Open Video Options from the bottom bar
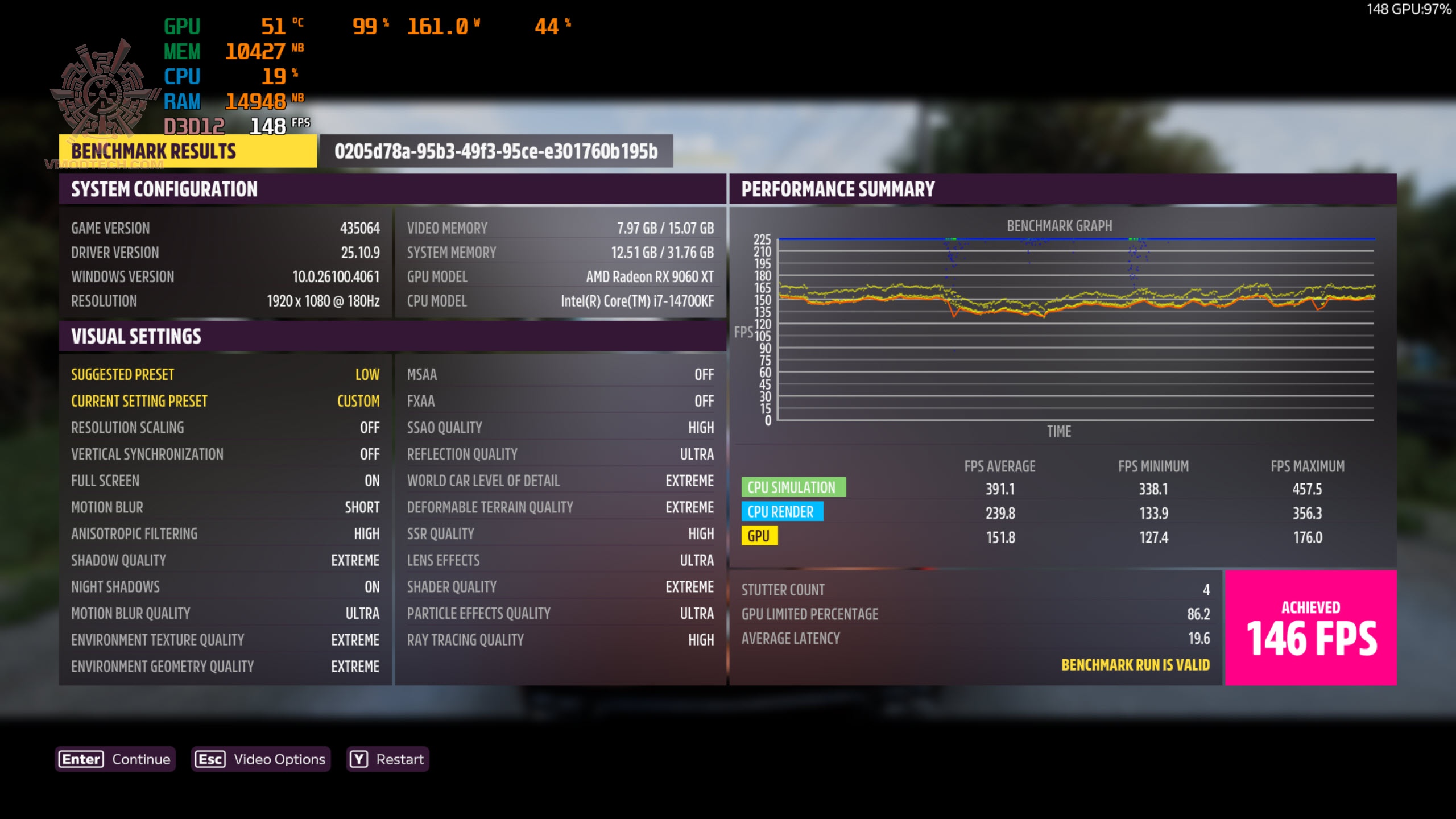The width and height of the screenshot is (1456, 819). [260, 759]
